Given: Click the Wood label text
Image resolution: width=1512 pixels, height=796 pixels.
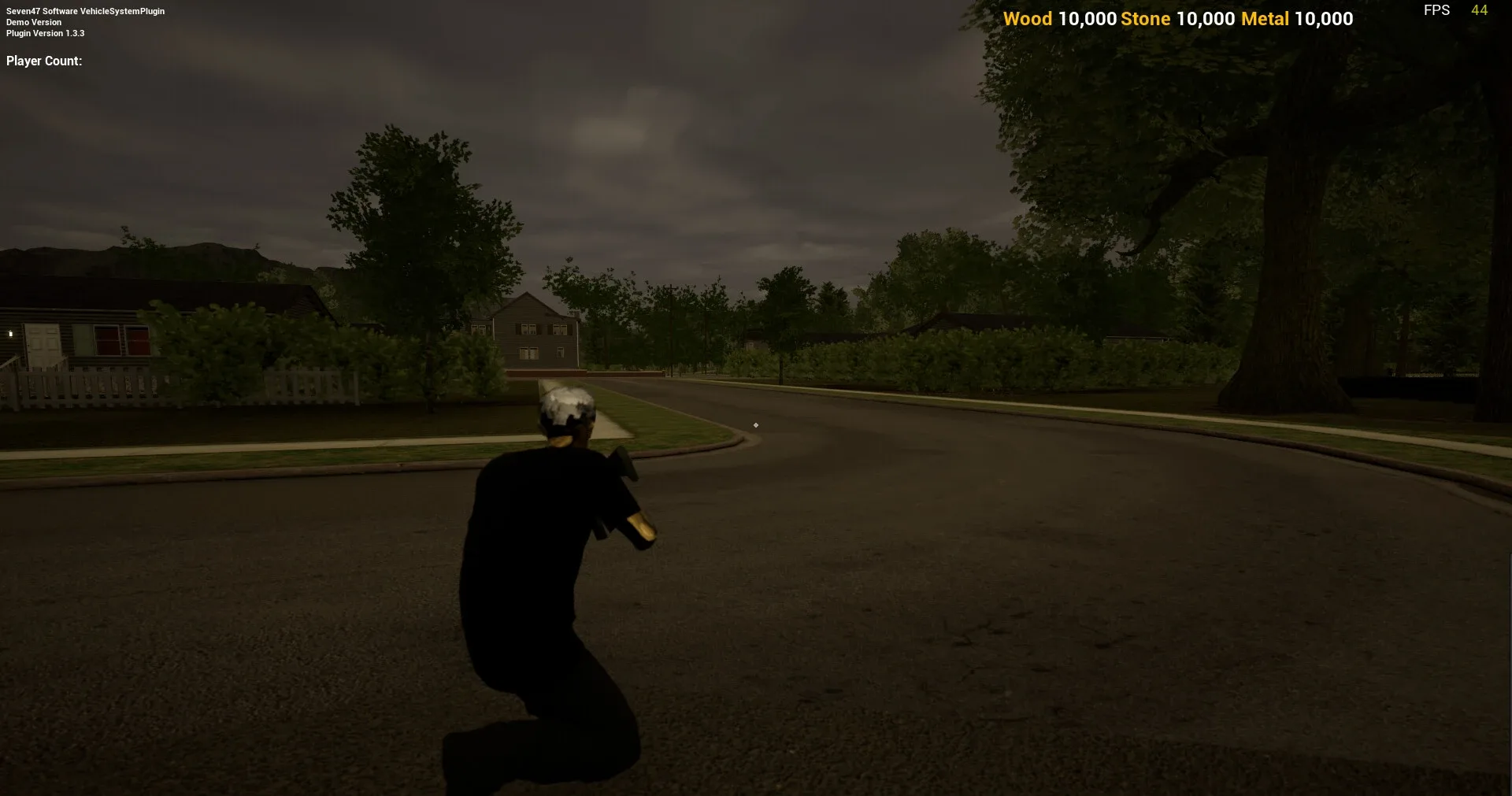Looking at the screenshot, I should (x=1028, y=19).
